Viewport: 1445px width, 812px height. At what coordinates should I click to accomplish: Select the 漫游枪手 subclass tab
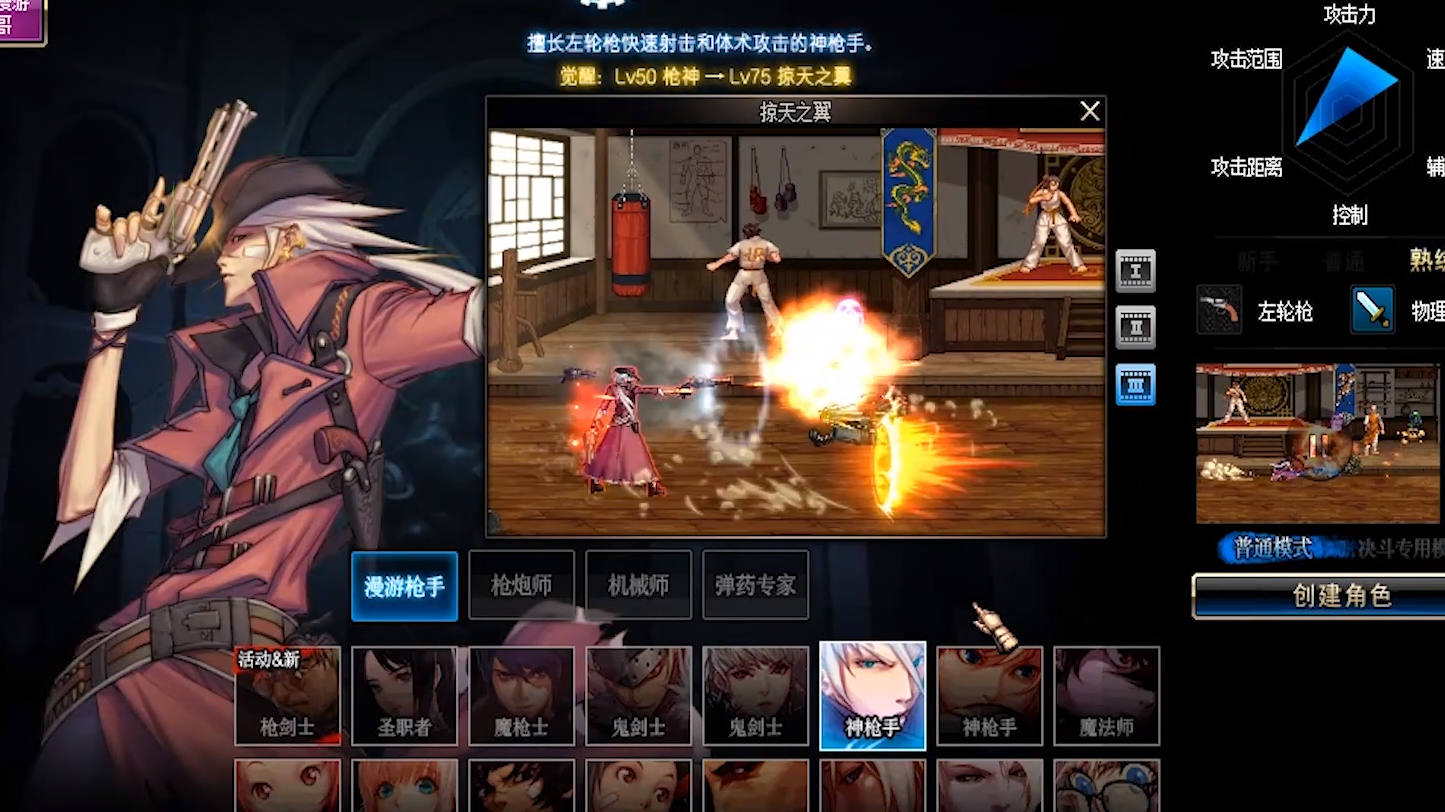tap(404, 586)
